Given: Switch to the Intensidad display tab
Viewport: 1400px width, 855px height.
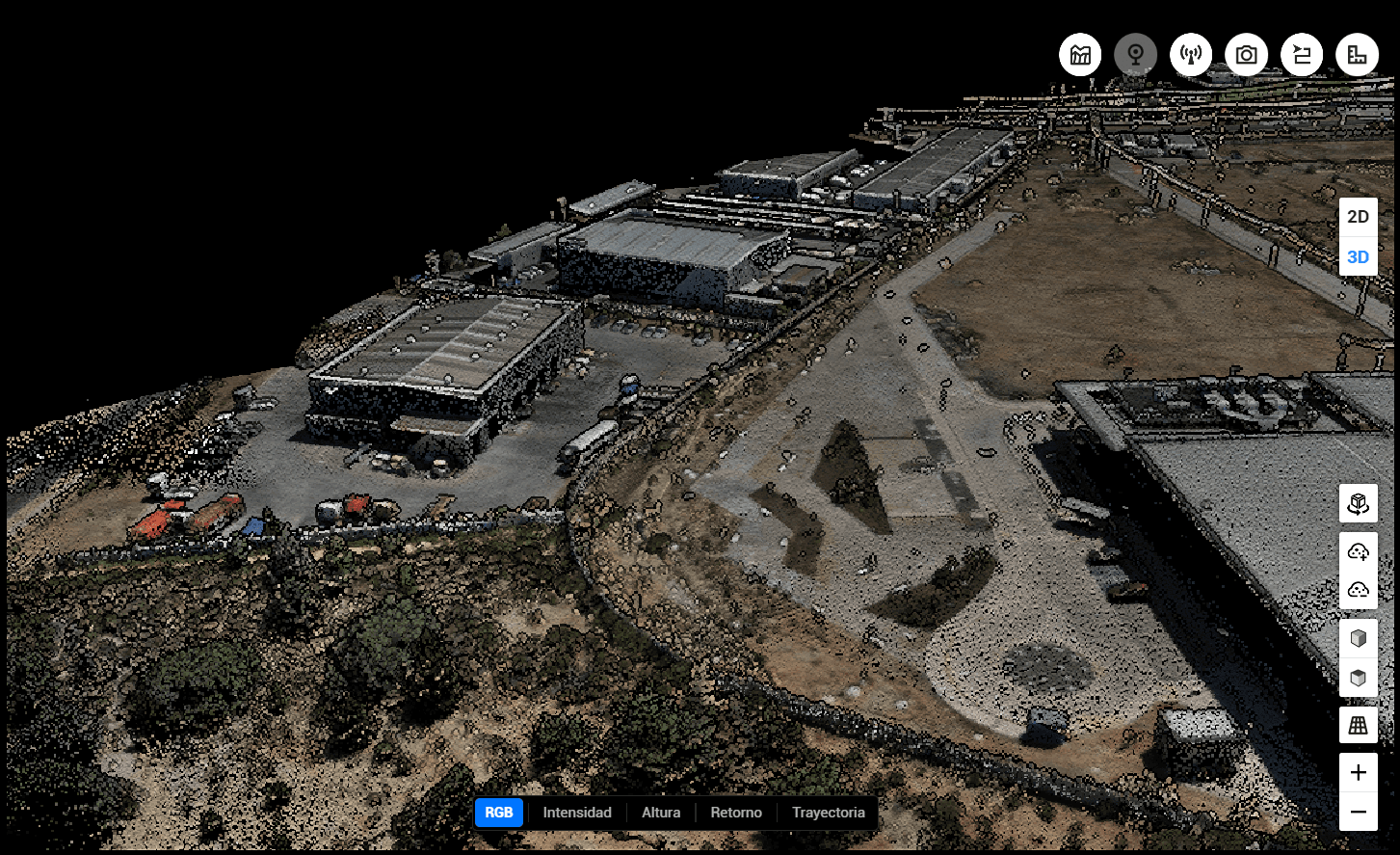Looking at the screenshot, I should [576, 813].
